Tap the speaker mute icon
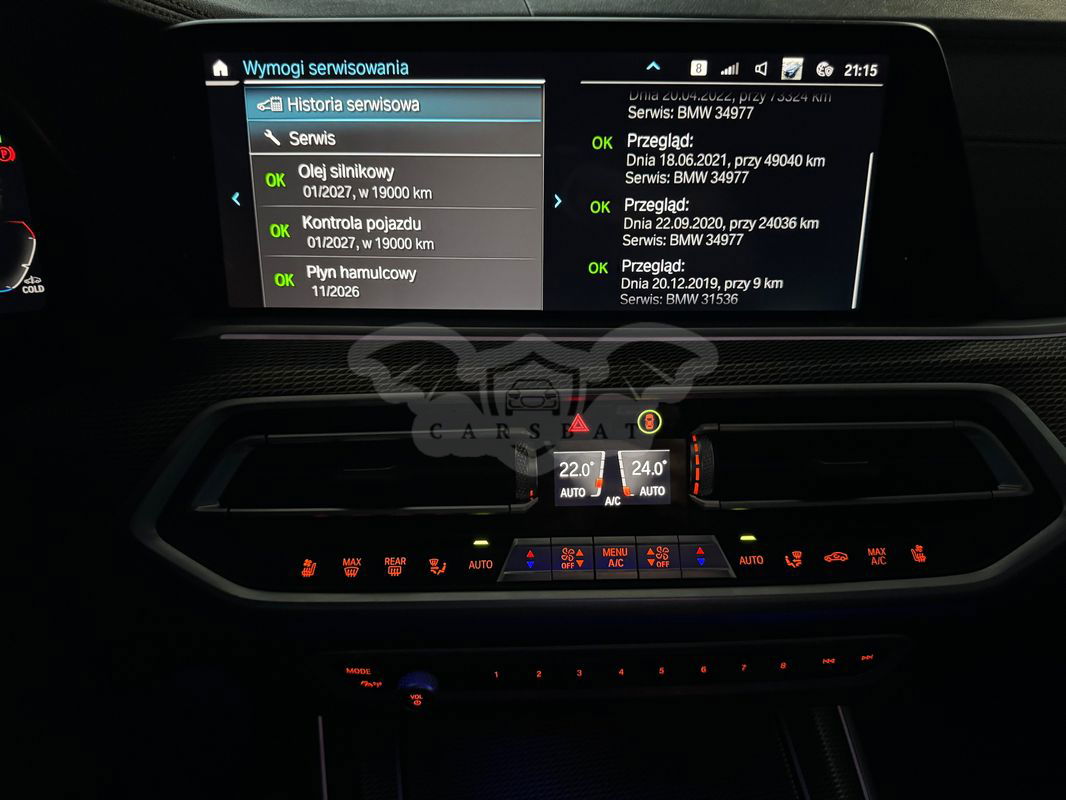 click(761, 69)
